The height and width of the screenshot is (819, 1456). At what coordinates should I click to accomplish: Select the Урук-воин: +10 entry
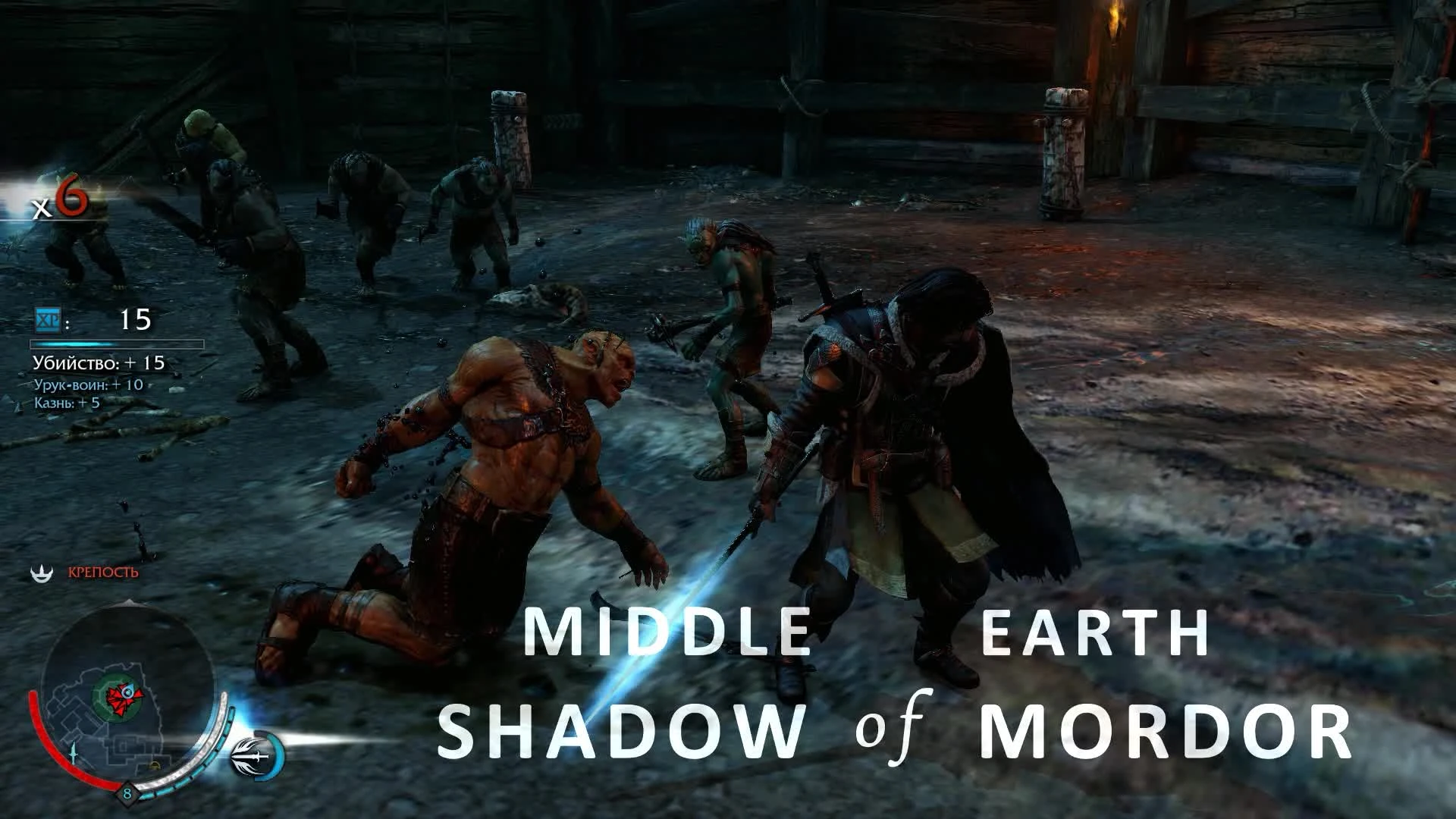(x=87, y=385)
